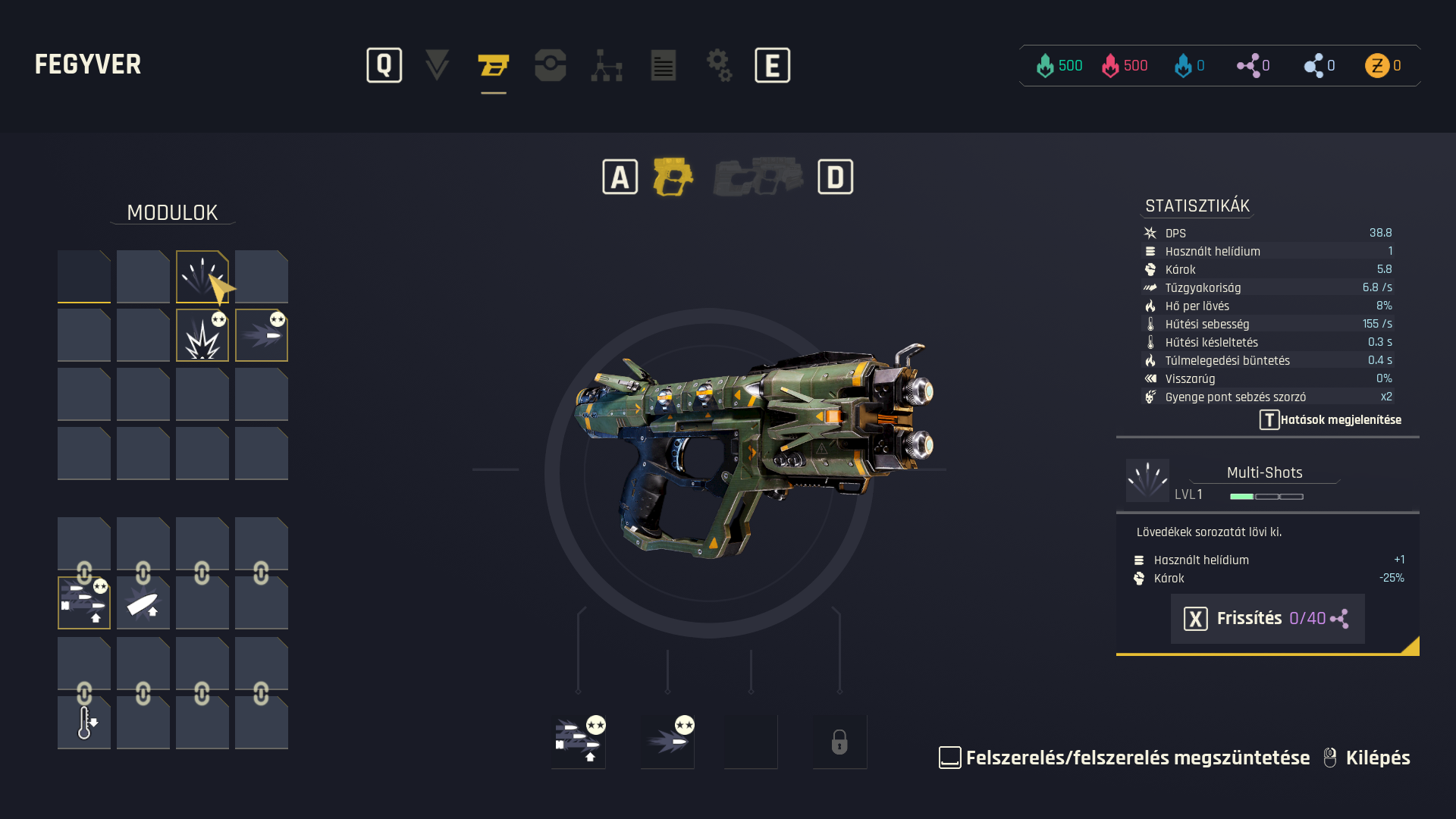Open the document log tab
This screenshot has width=1456, height=819.
click(x=664, y=65)
